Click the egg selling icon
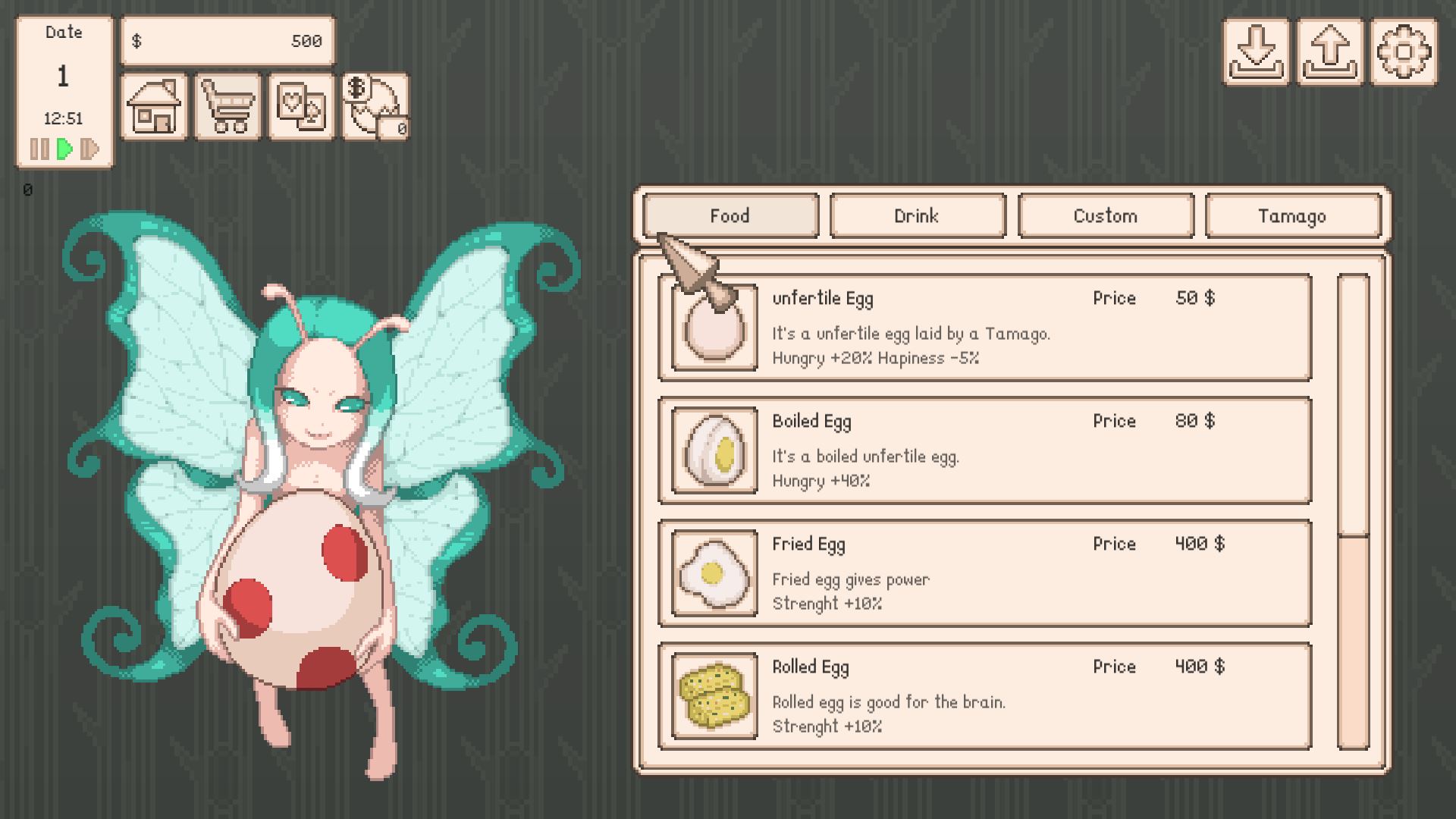Image resolution: width=1456 pixels, height=819 pixels. 375,107
